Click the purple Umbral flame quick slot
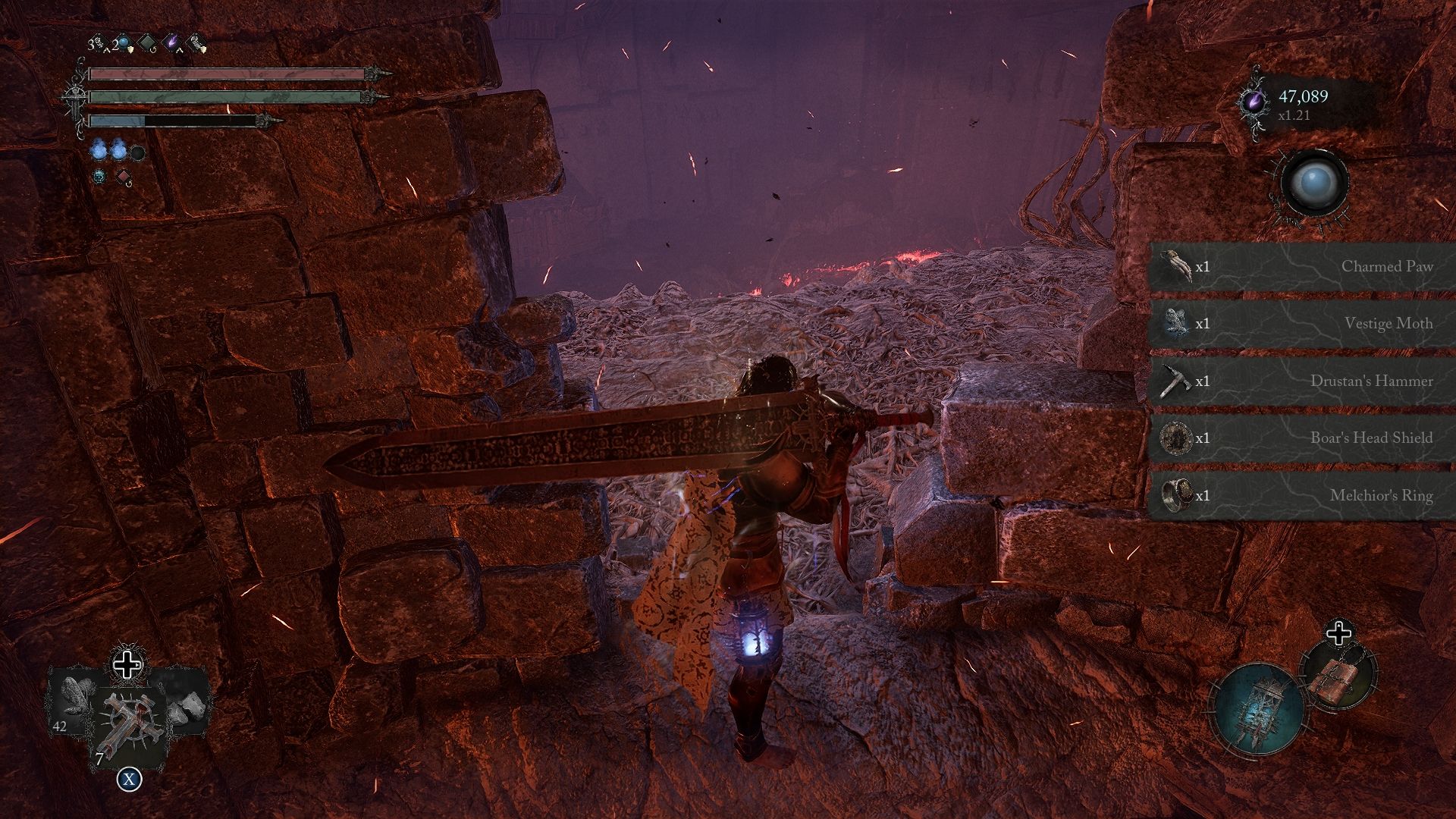Image resolution: width=1456 pixels, height=819 pixels. tap(172, 41)
